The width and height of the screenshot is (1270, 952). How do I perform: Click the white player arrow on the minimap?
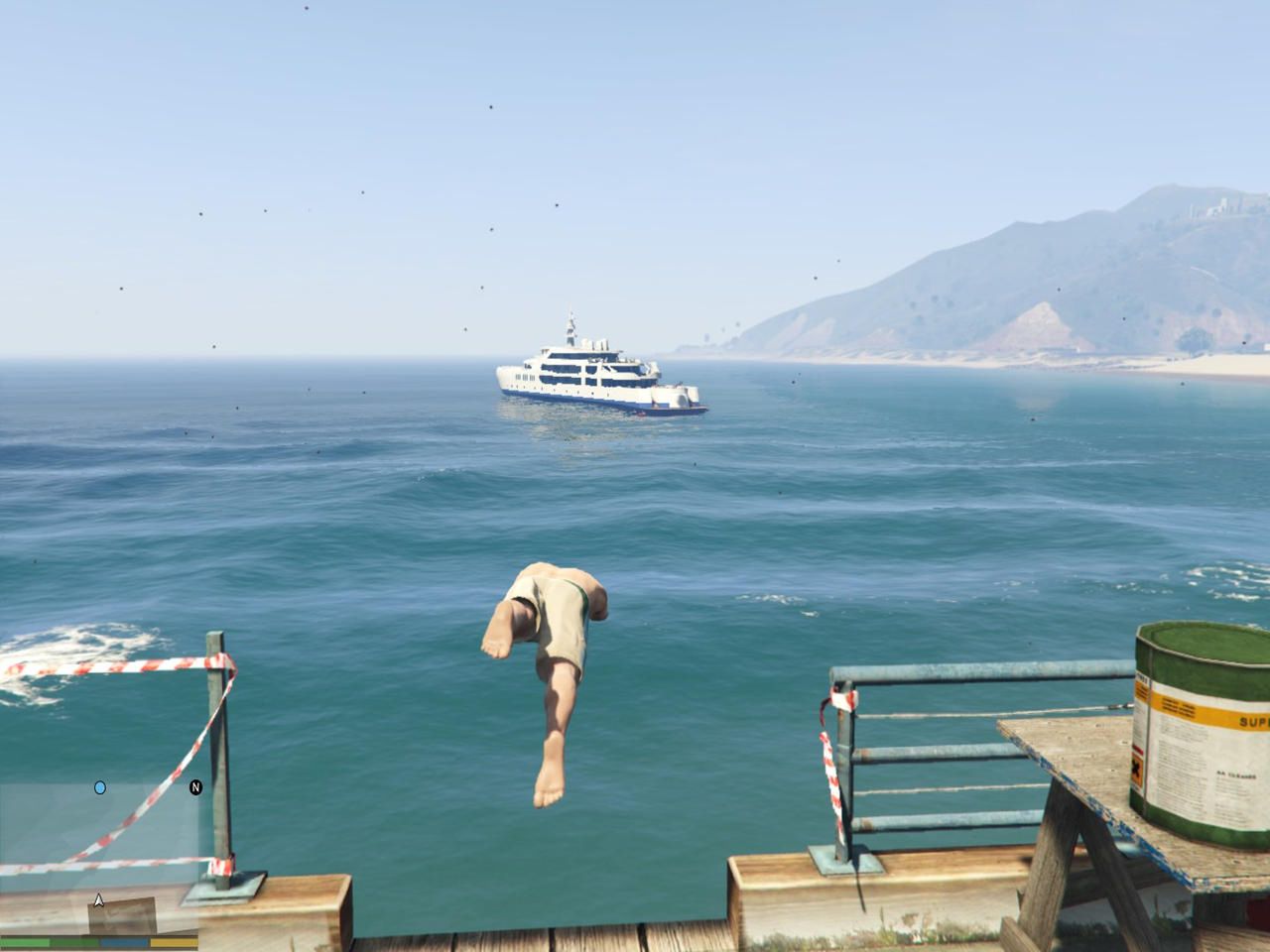coord(98,900)
